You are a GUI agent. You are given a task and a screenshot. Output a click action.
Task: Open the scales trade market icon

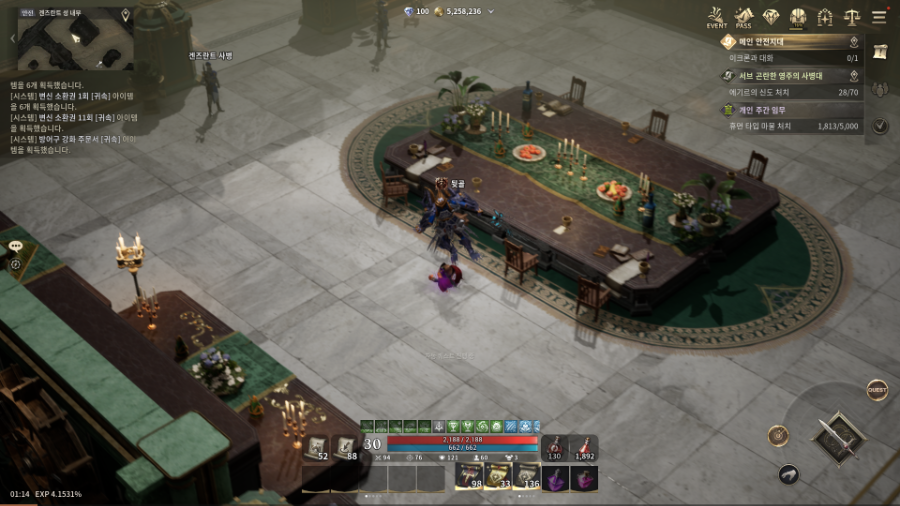pyautogui.click(x=852, y=17)
